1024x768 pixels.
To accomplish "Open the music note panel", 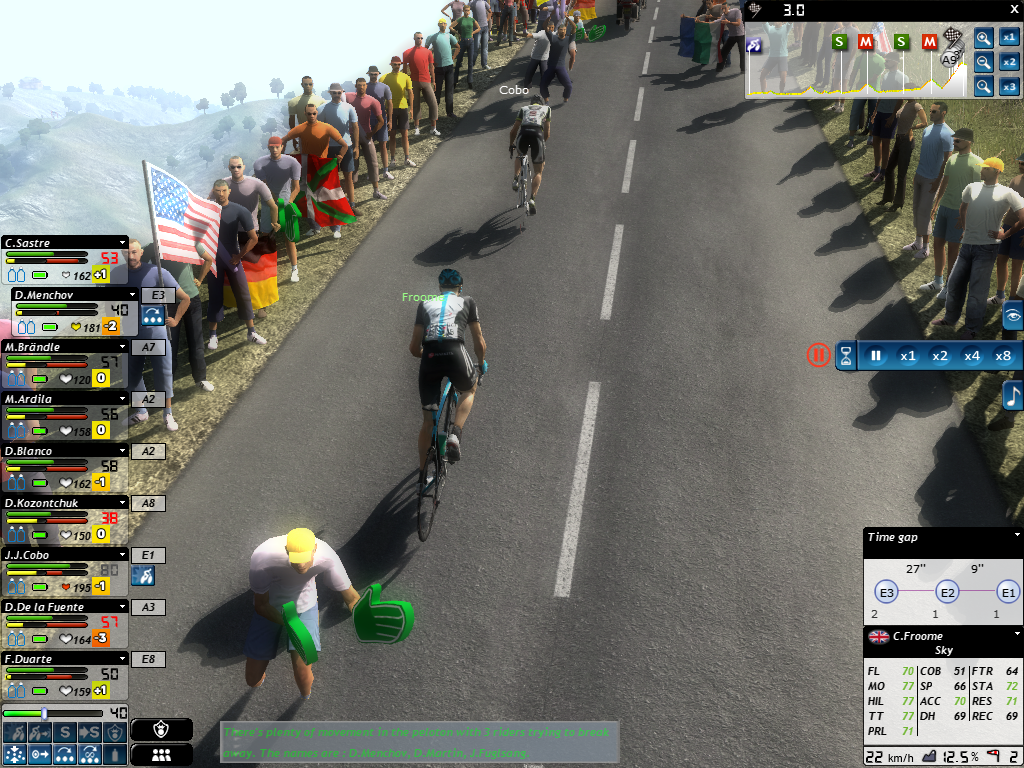I will point(1013,394).
